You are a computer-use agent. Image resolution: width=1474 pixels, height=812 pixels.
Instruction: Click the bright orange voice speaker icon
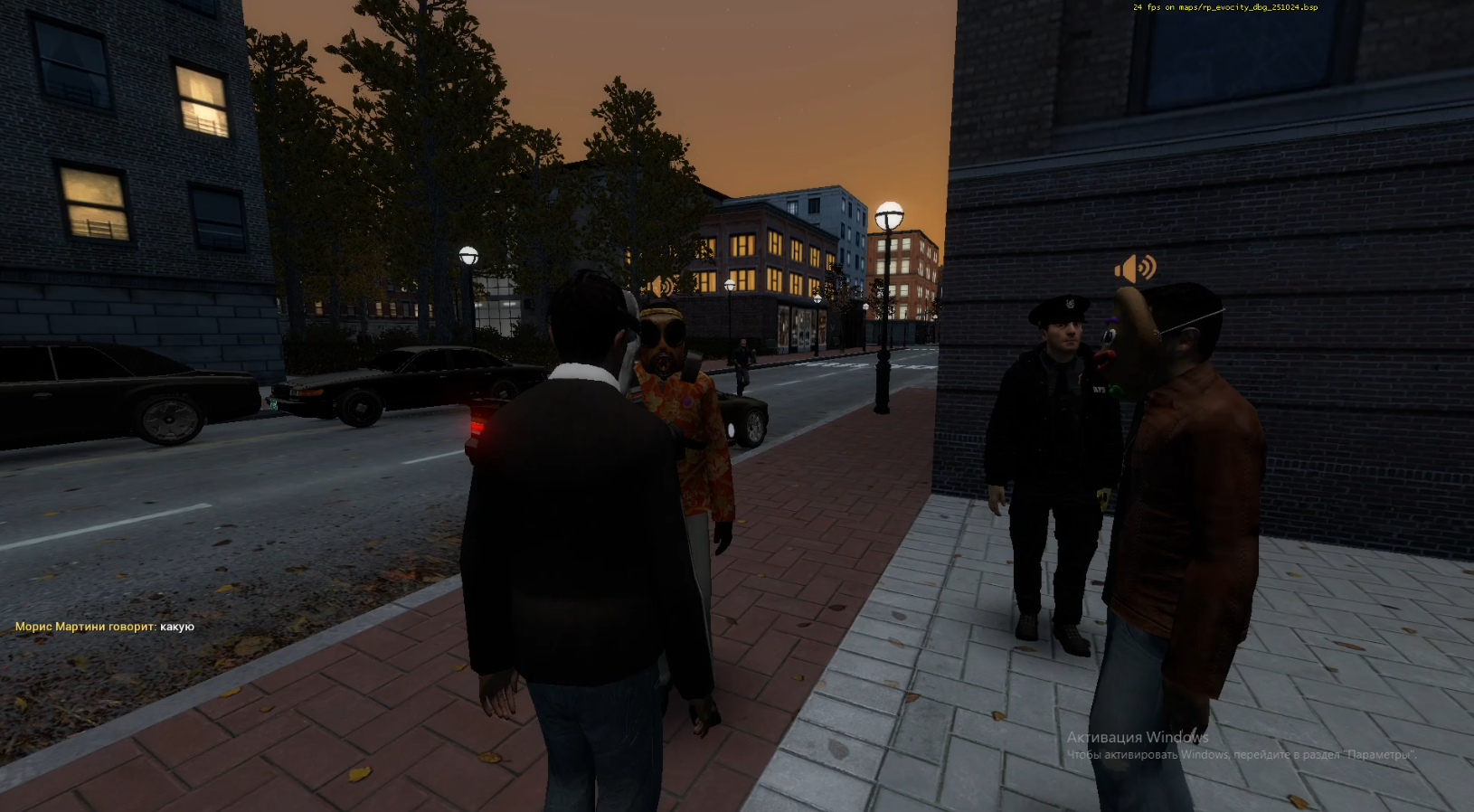[1135, 268]
